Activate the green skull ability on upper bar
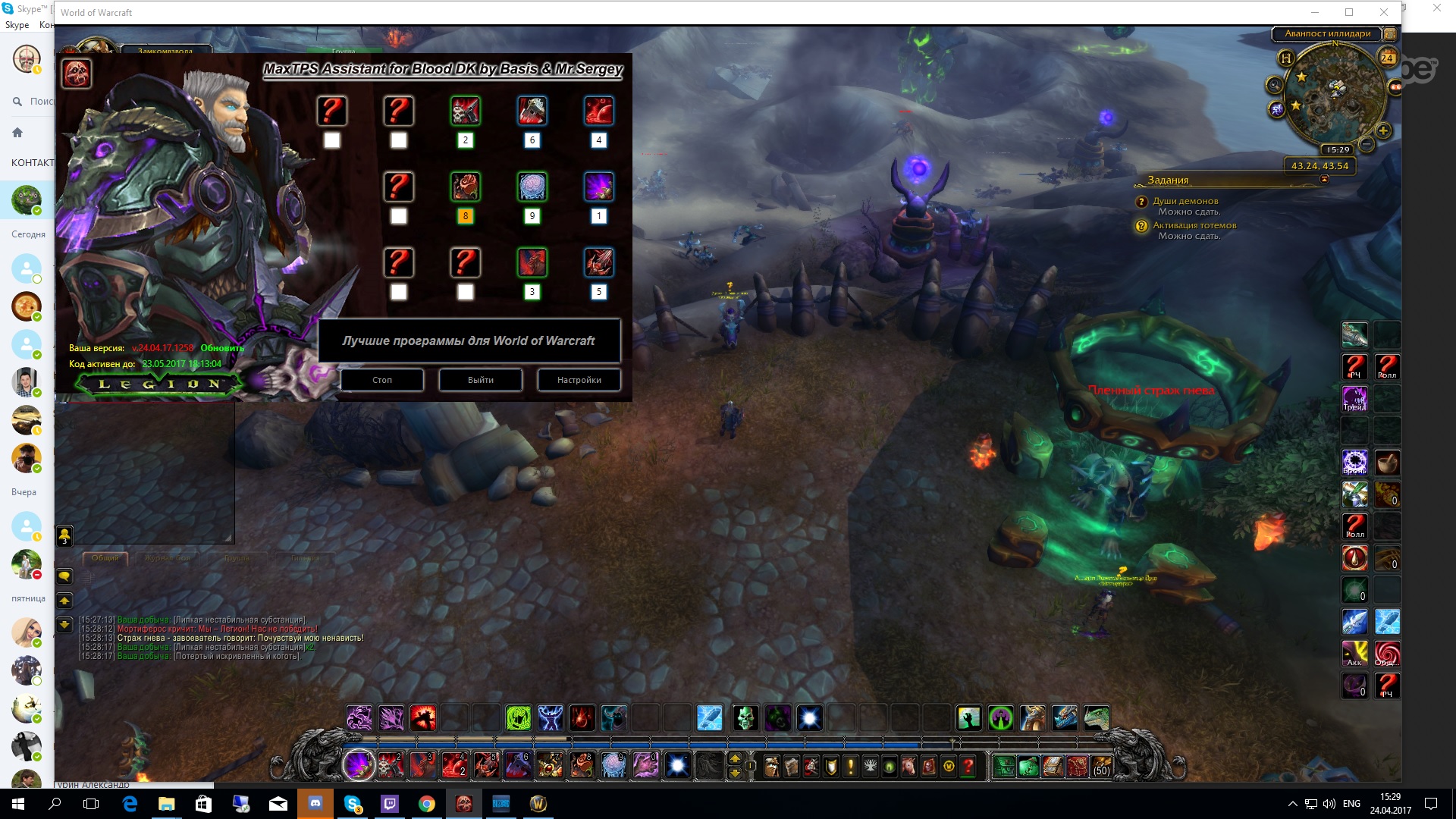Image resolution: width=1456 pixels, height=819 pixels. pyautogui.click(x=745, y=717)
